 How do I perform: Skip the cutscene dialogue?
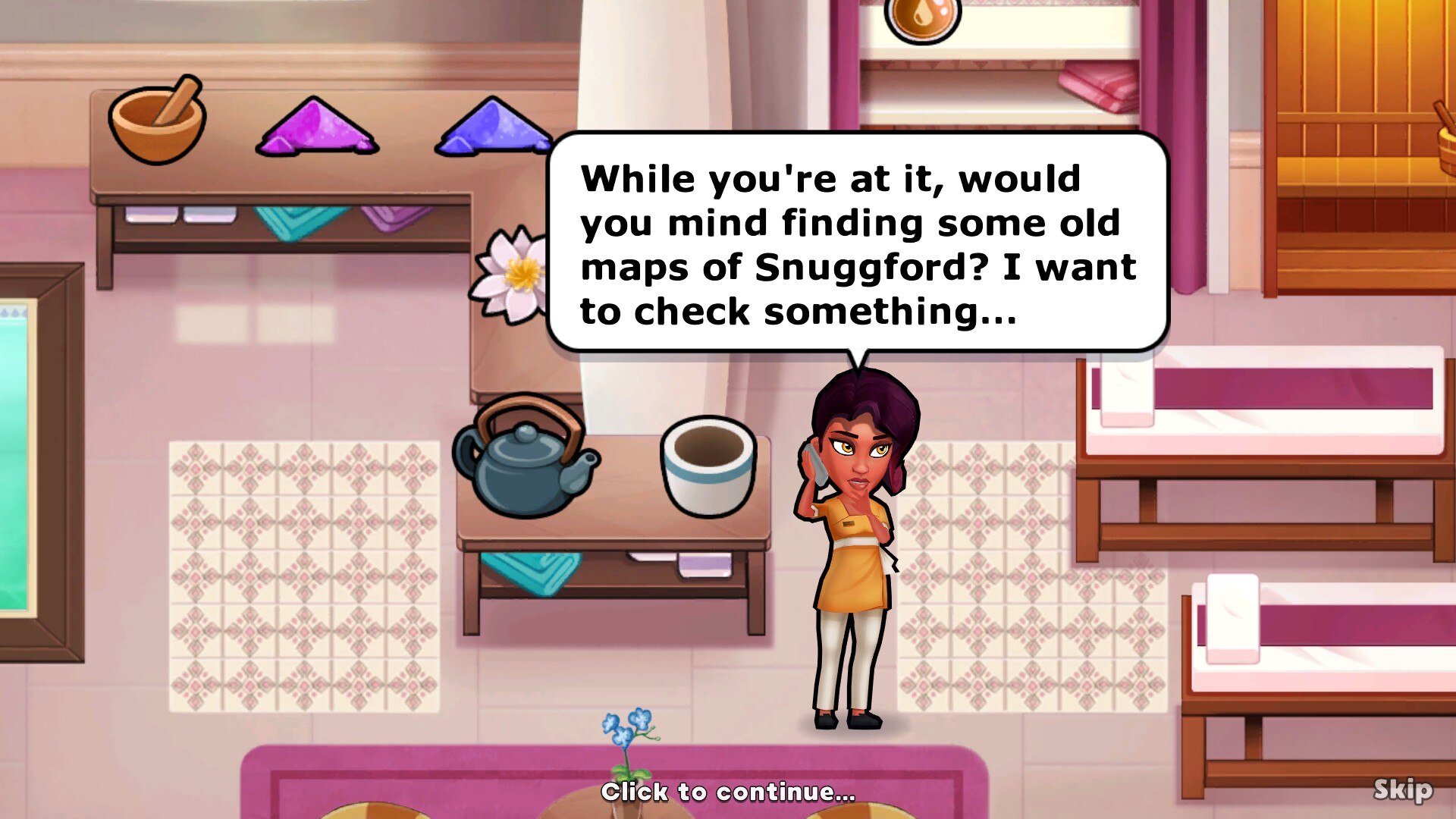(1402, 789)
